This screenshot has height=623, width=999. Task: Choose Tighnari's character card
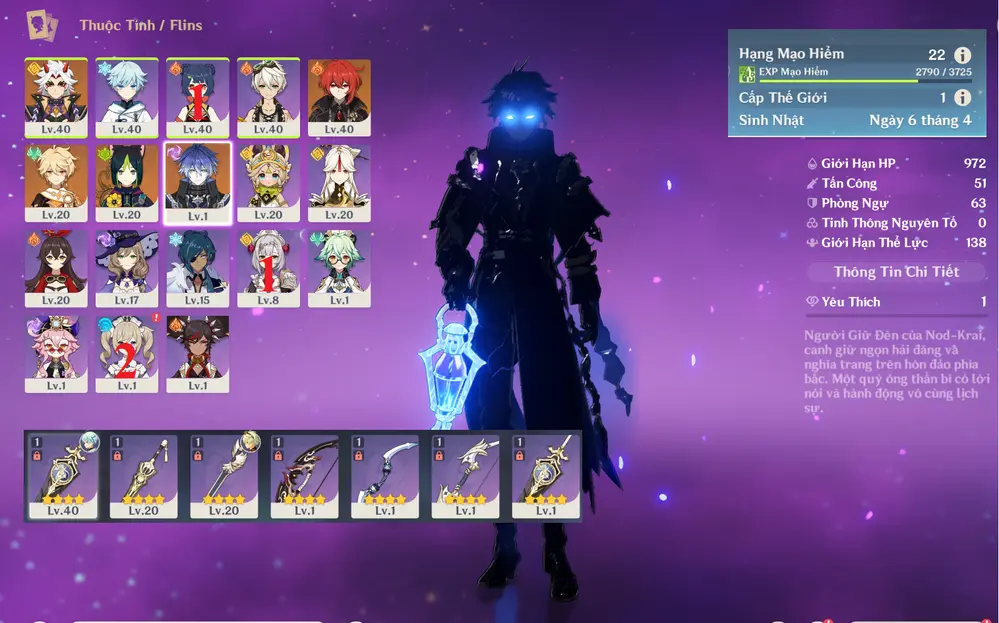click(x=127, y=182)
